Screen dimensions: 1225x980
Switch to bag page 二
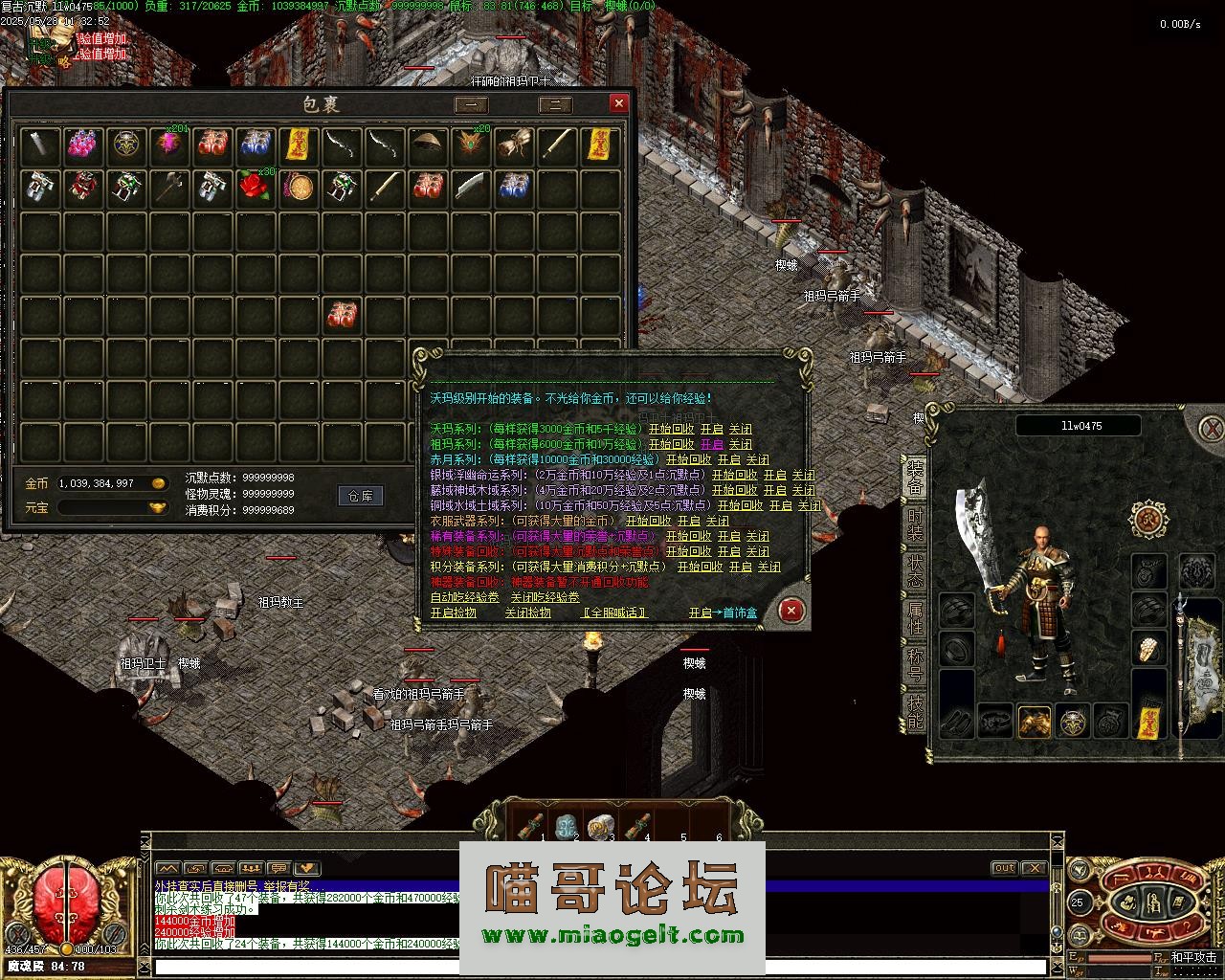556,104
